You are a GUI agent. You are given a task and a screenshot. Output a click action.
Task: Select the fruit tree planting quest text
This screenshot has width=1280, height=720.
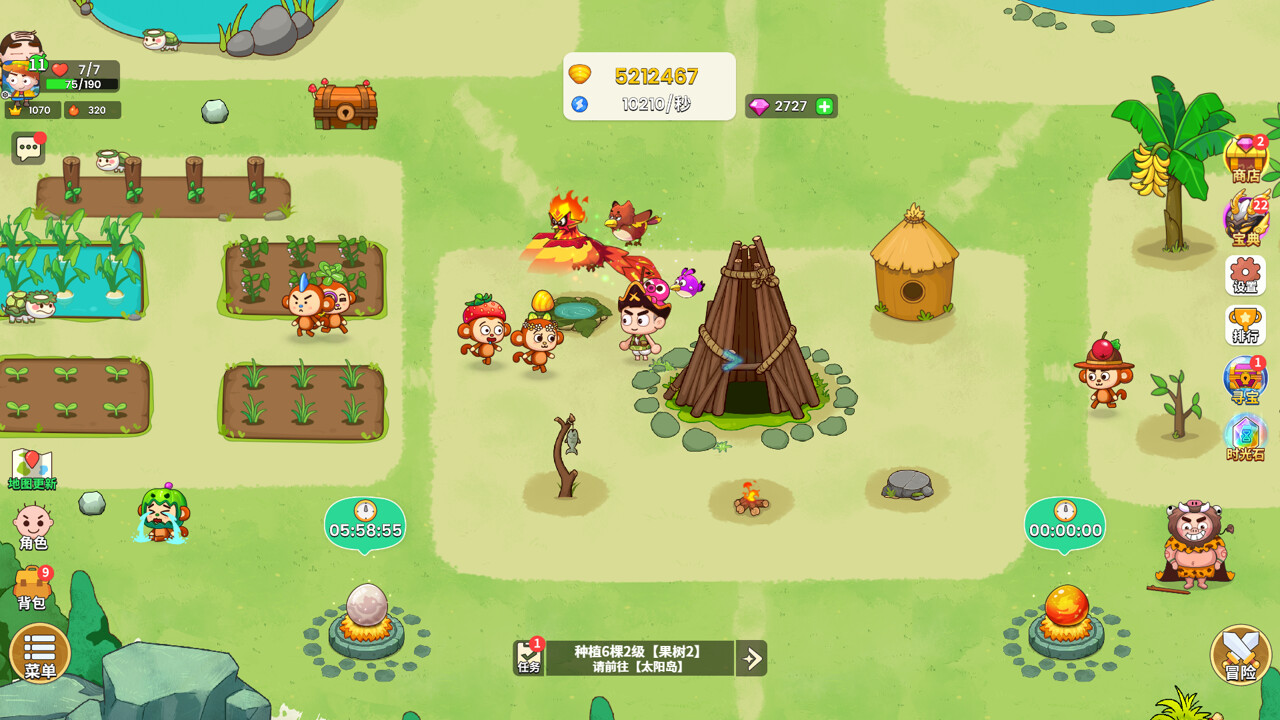639,658
